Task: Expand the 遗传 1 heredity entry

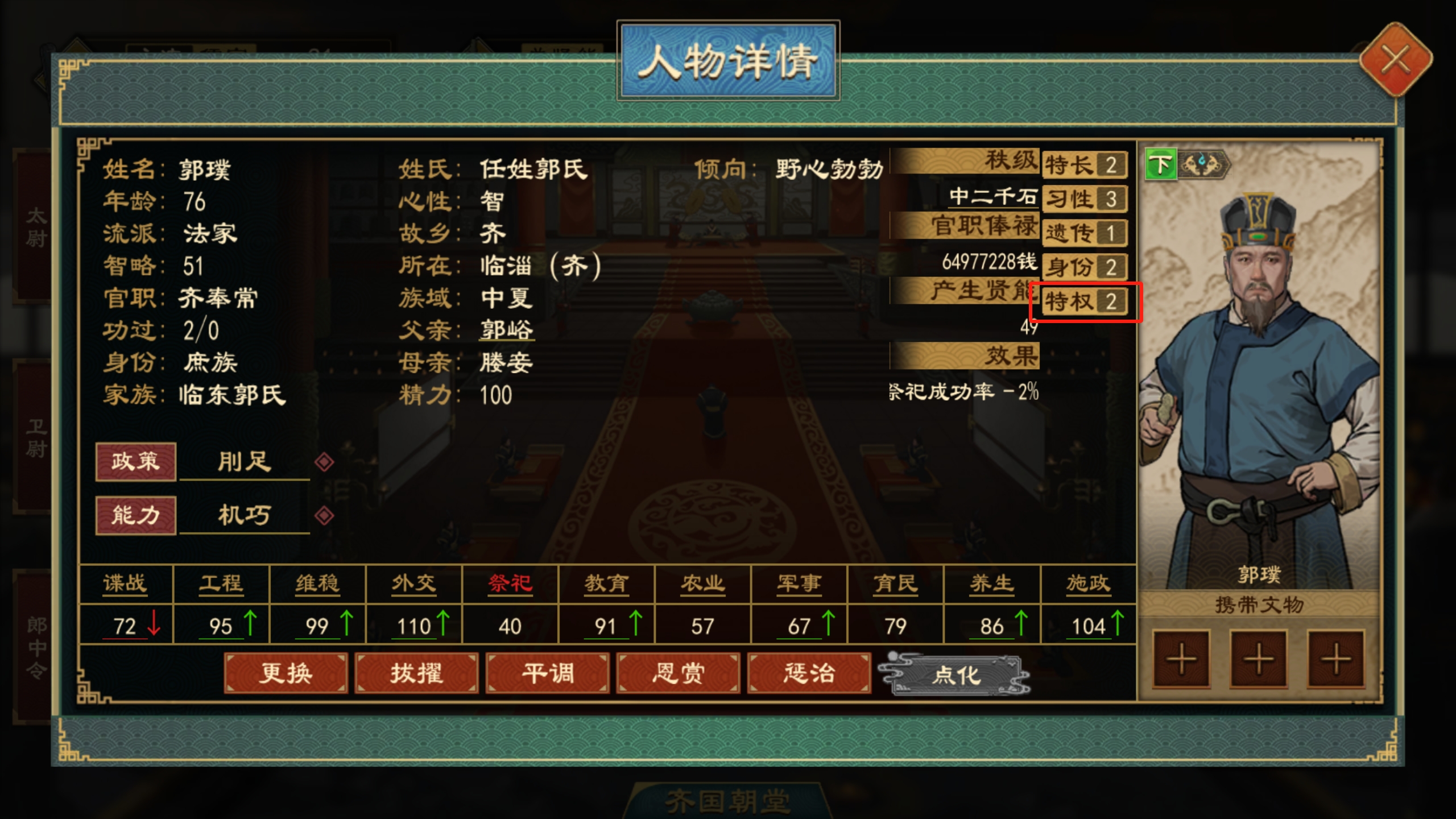Action: coord(1085,233)
